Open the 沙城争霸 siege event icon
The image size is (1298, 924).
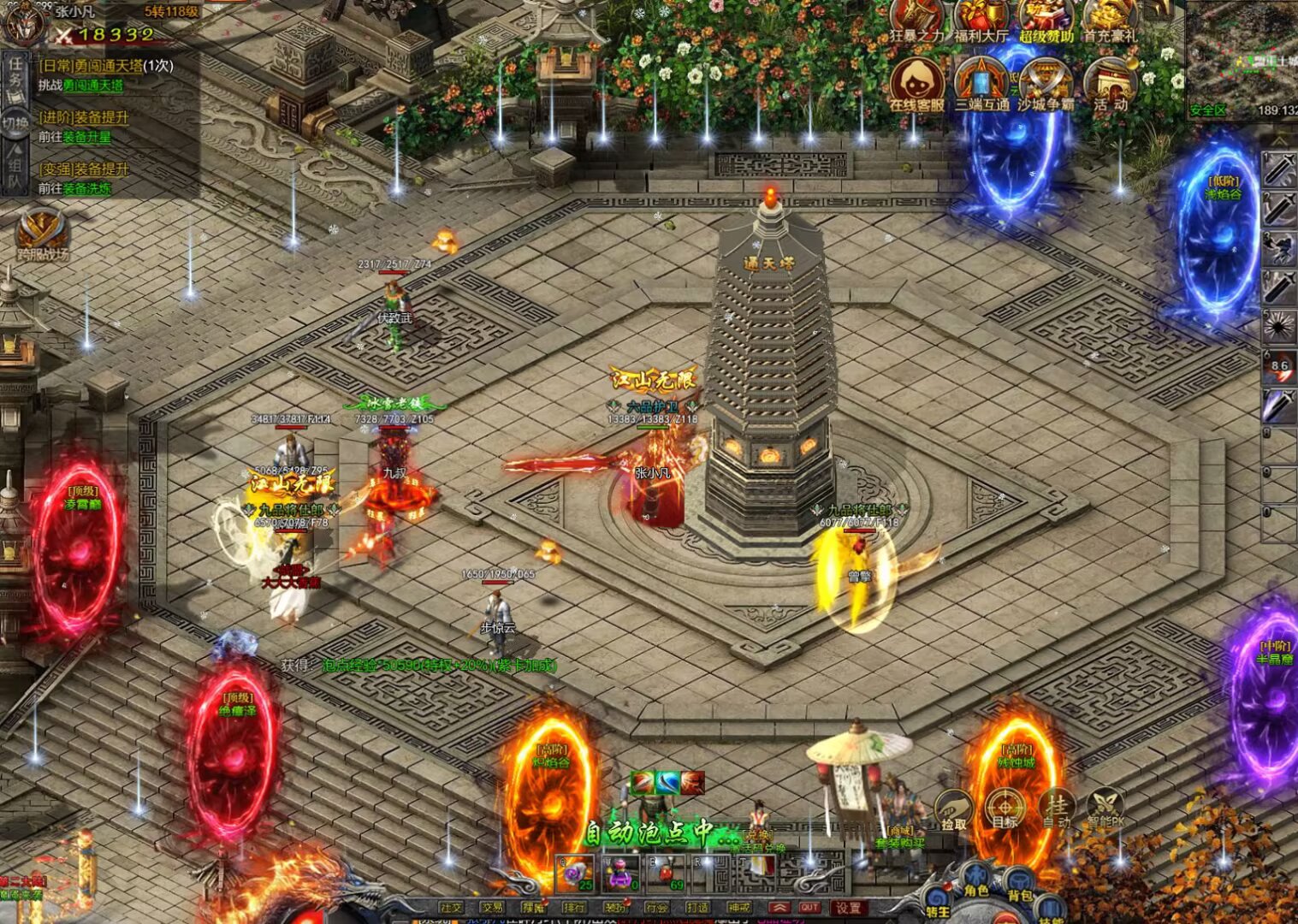(1045, 86)
